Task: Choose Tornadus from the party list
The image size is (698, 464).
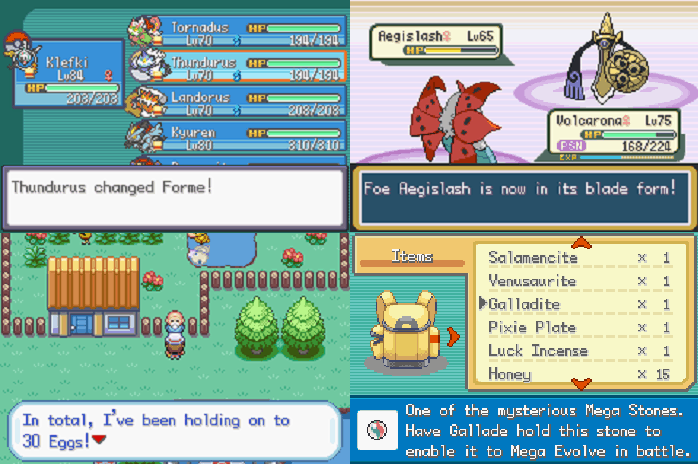Action: (236, 31)
